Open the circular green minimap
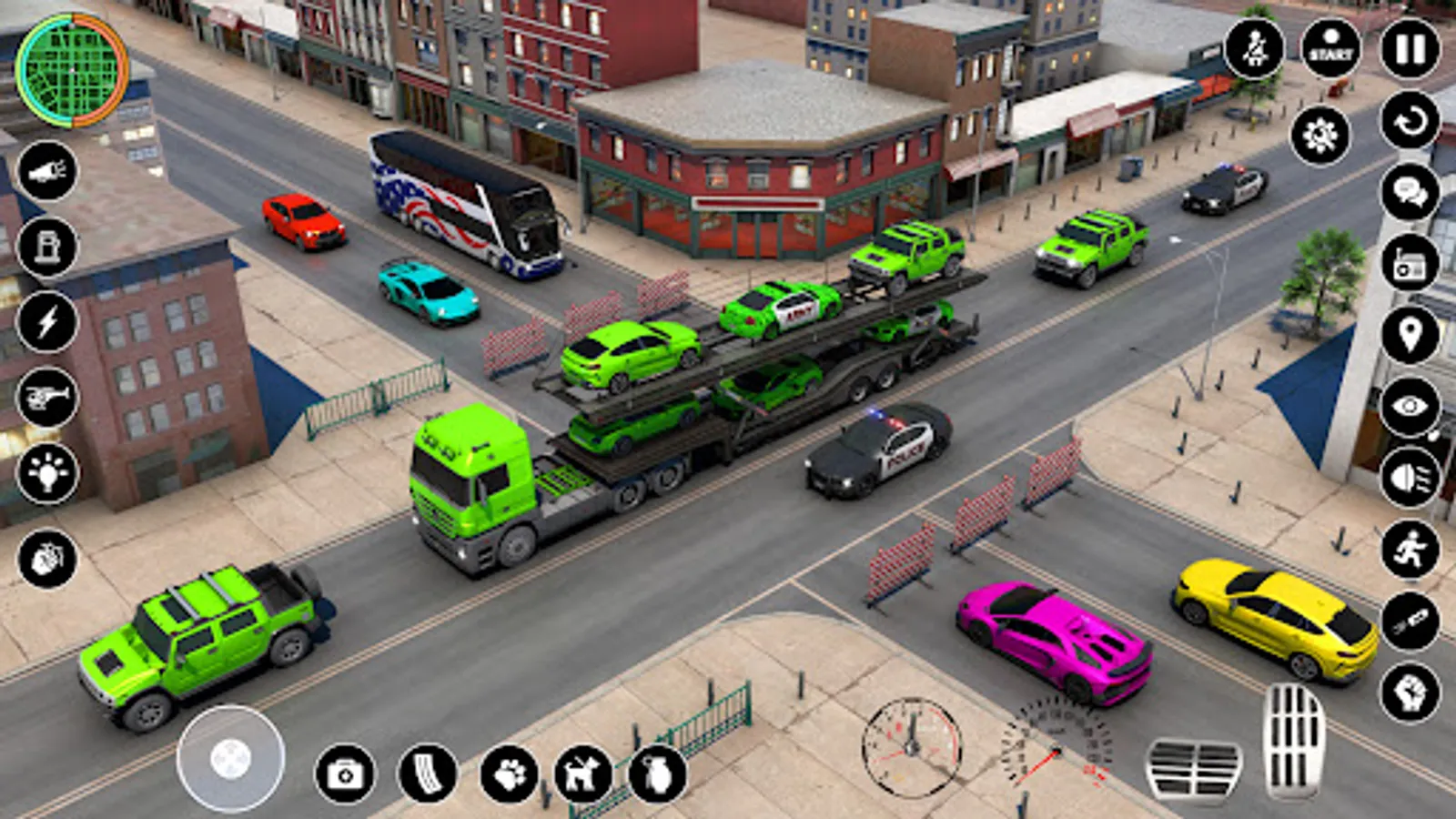Image resolution: width=1456 pixels, height=819 pixels. click(x=72, y=69)
